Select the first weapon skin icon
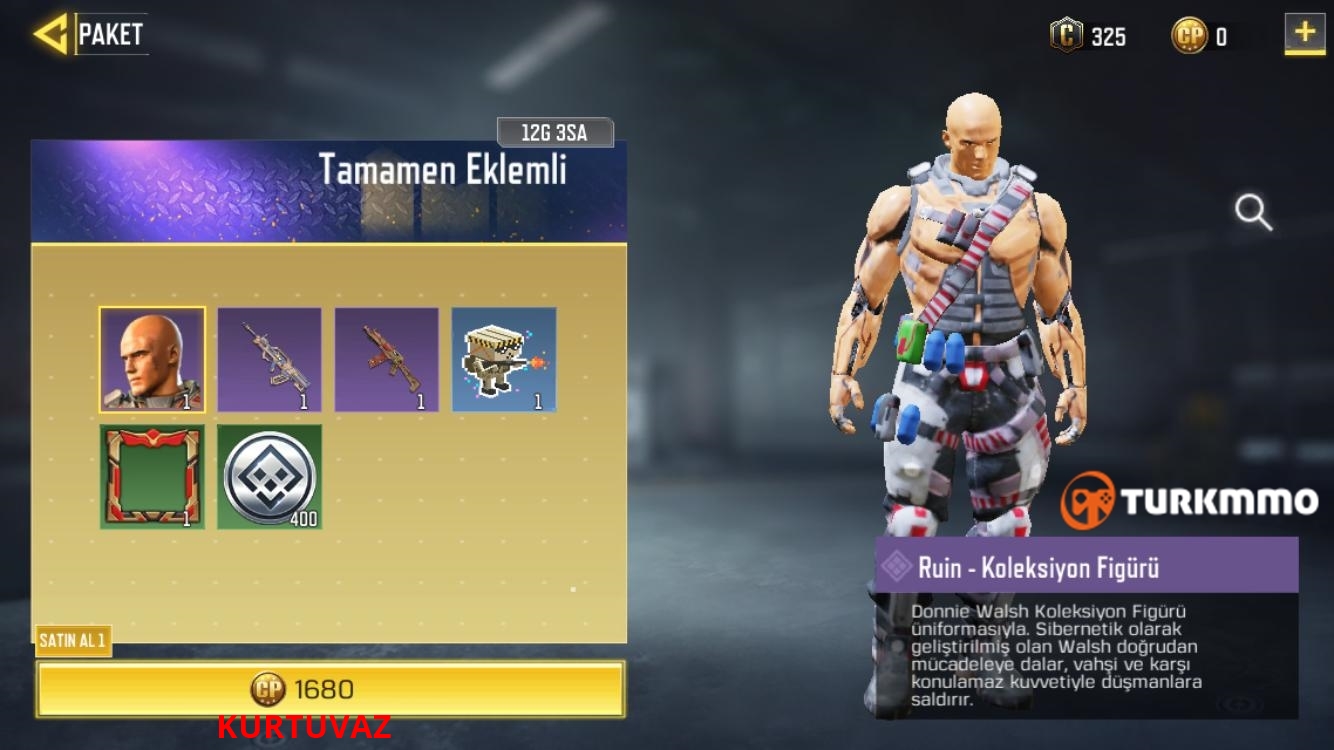1334x750 pixels. [270, 358]
